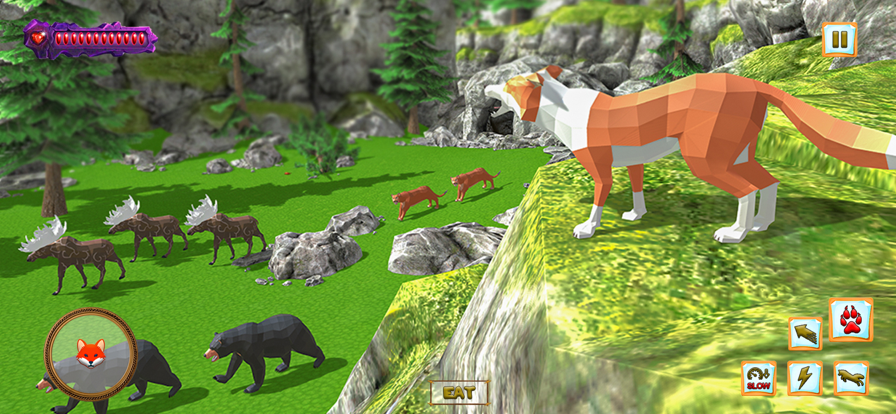Tap the dash arrow button
This screenshot has width=896, height=414.
click(x=805, y=332)
